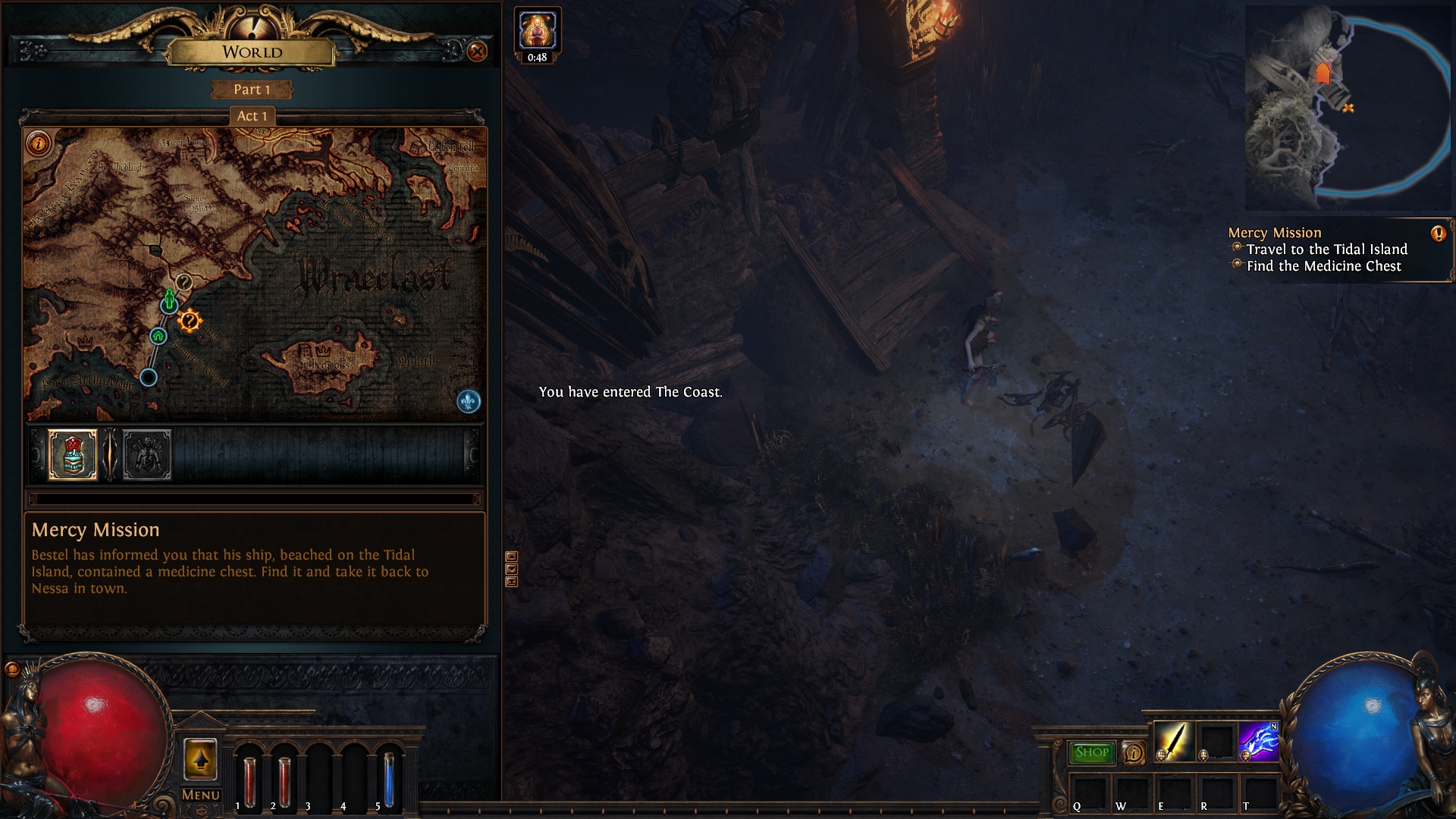1456x819 pixels.
Task: Click the yellow level-up arrow button
Action: click(200, 759)
